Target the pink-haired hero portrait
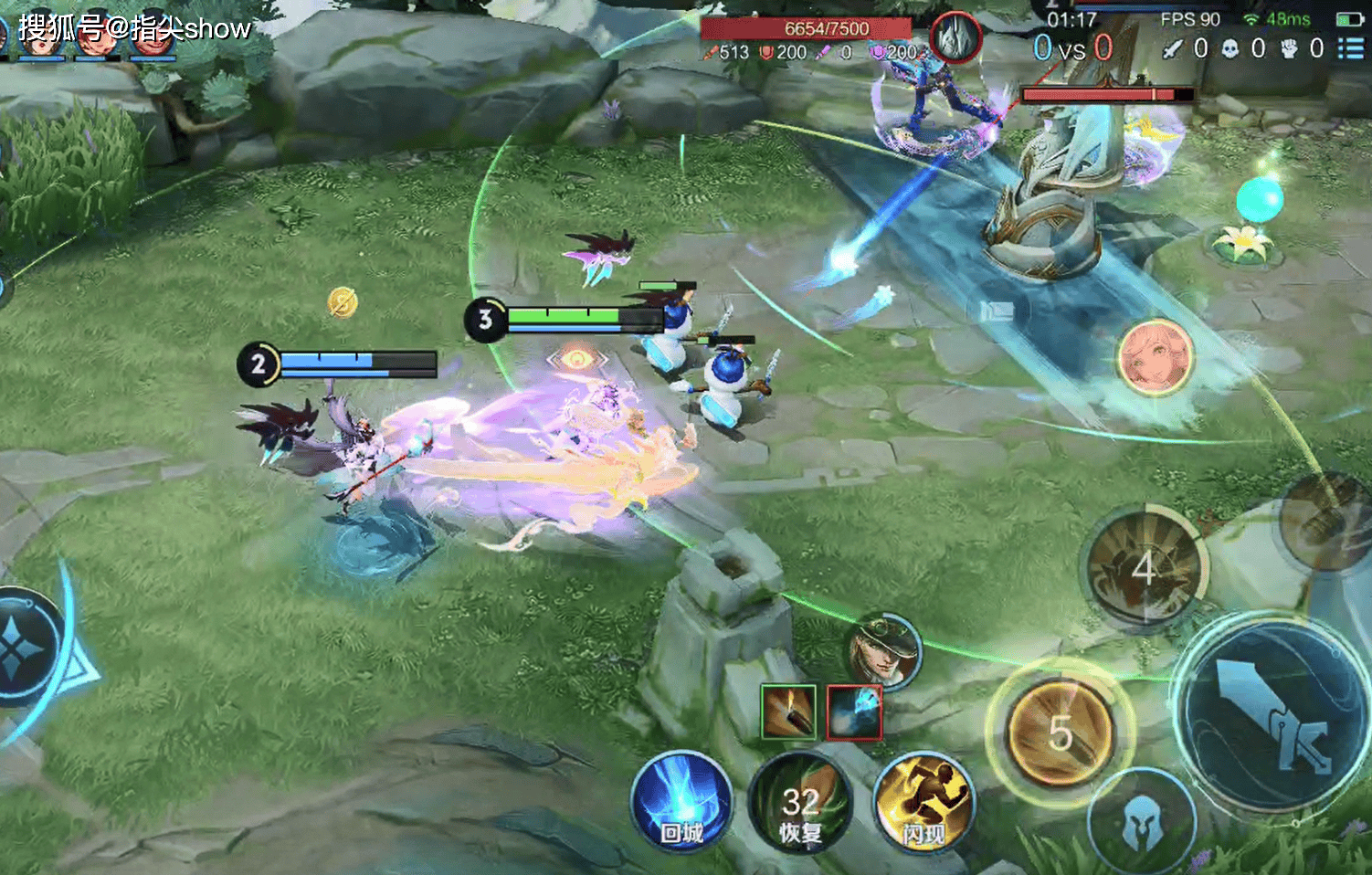 [1155, 356]
